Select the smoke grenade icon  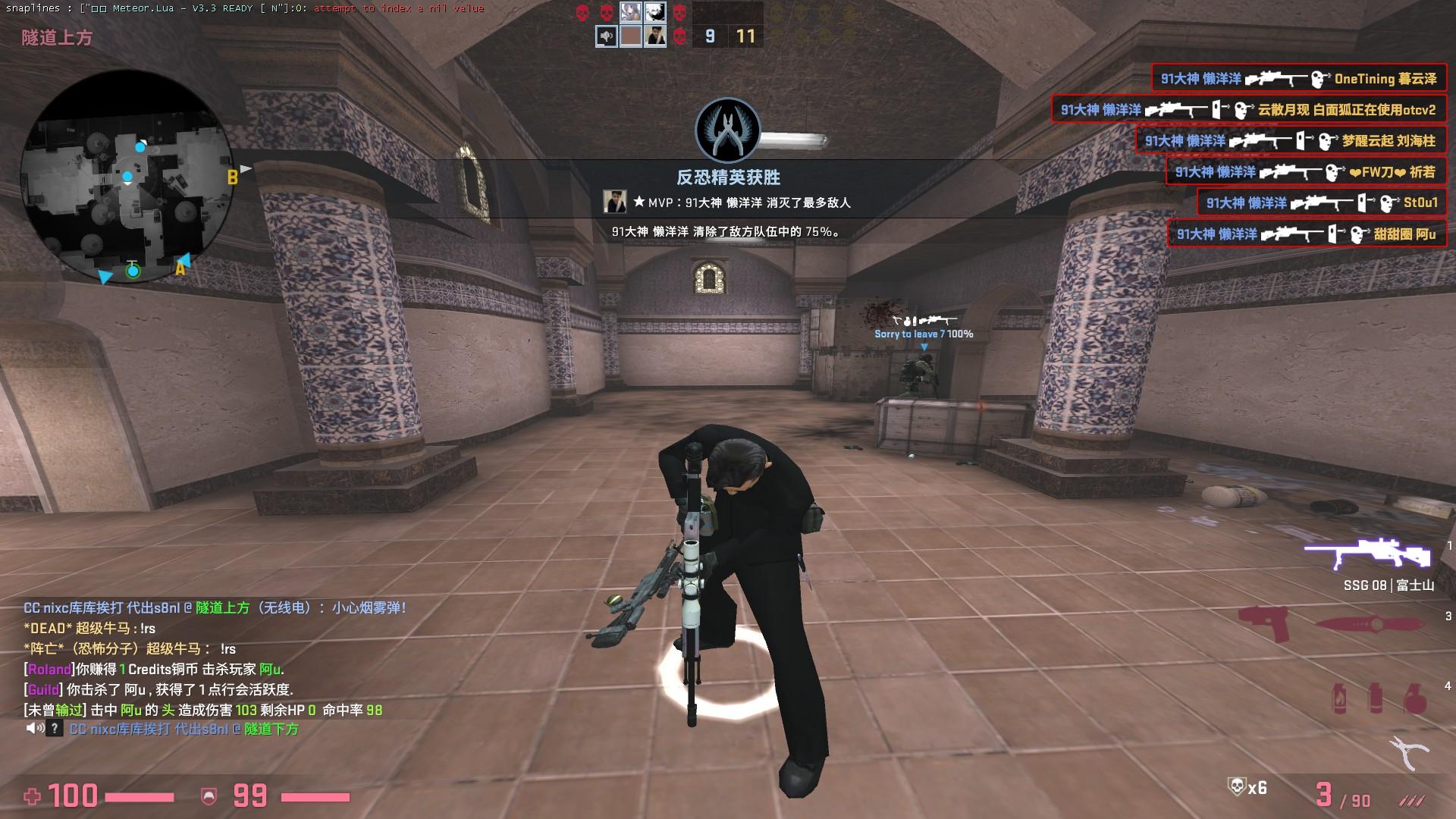[1375, 698]
